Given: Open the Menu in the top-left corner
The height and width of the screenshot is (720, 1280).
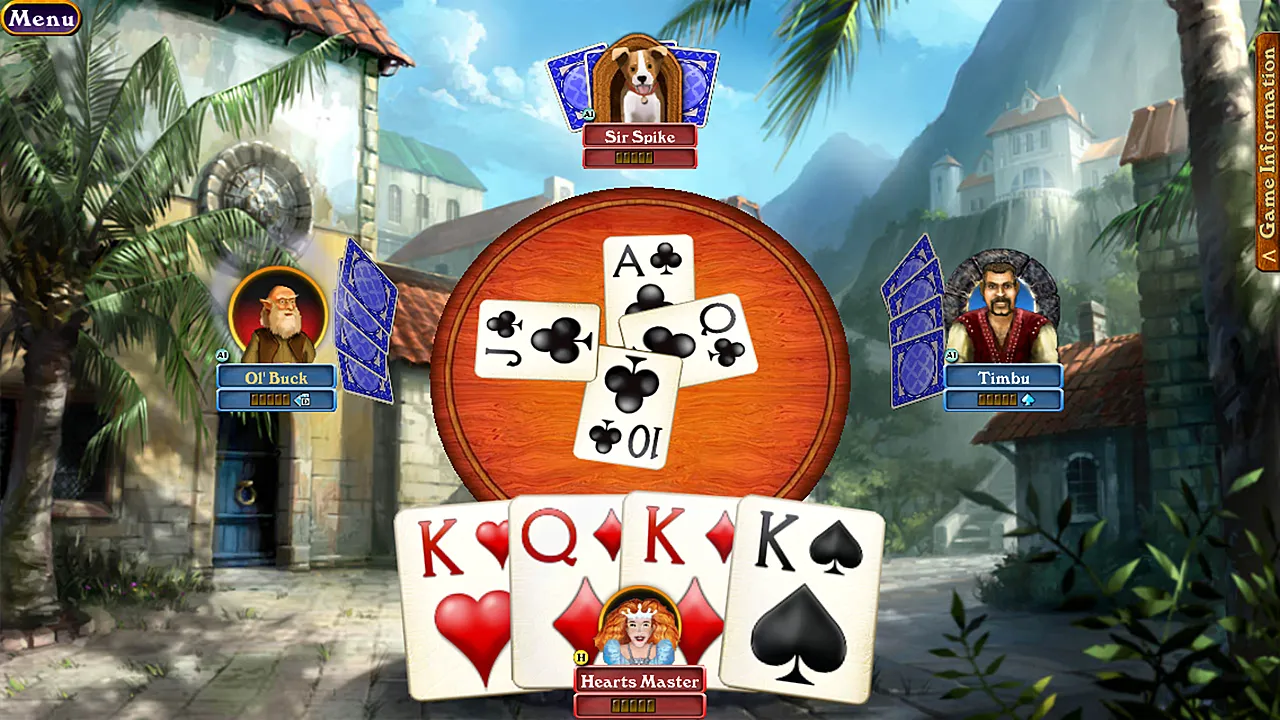Looking at the screenshot, I should (x=41, y=18).
